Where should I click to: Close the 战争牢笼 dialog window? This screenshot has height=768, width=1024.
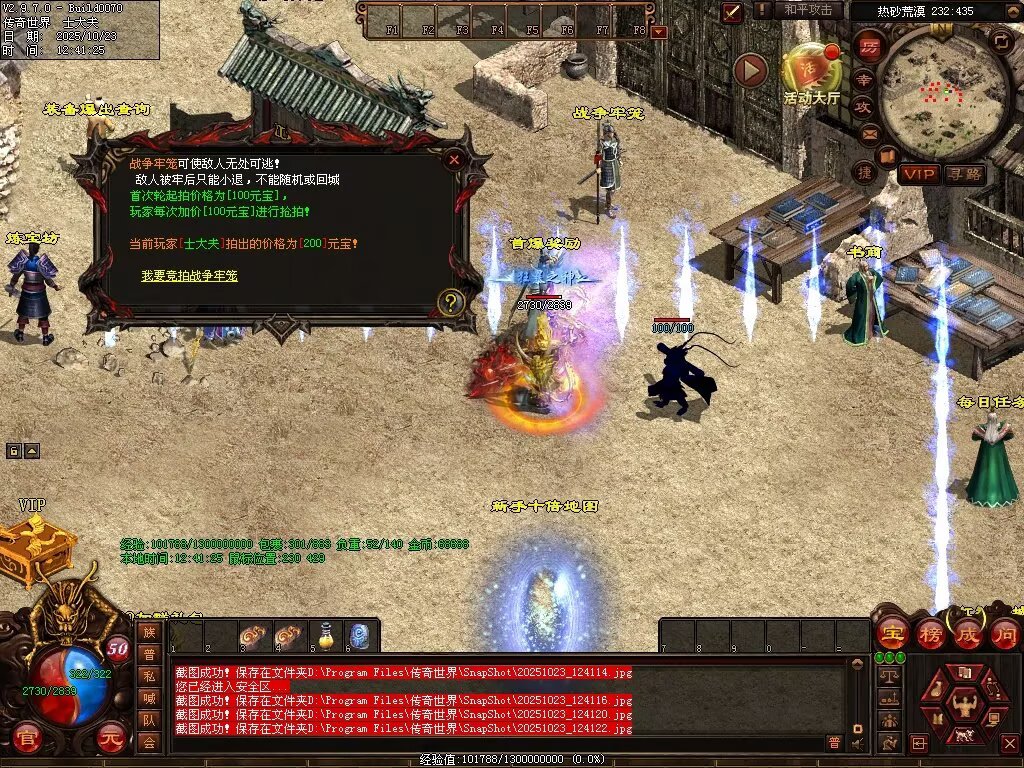(x=454, y=159)
